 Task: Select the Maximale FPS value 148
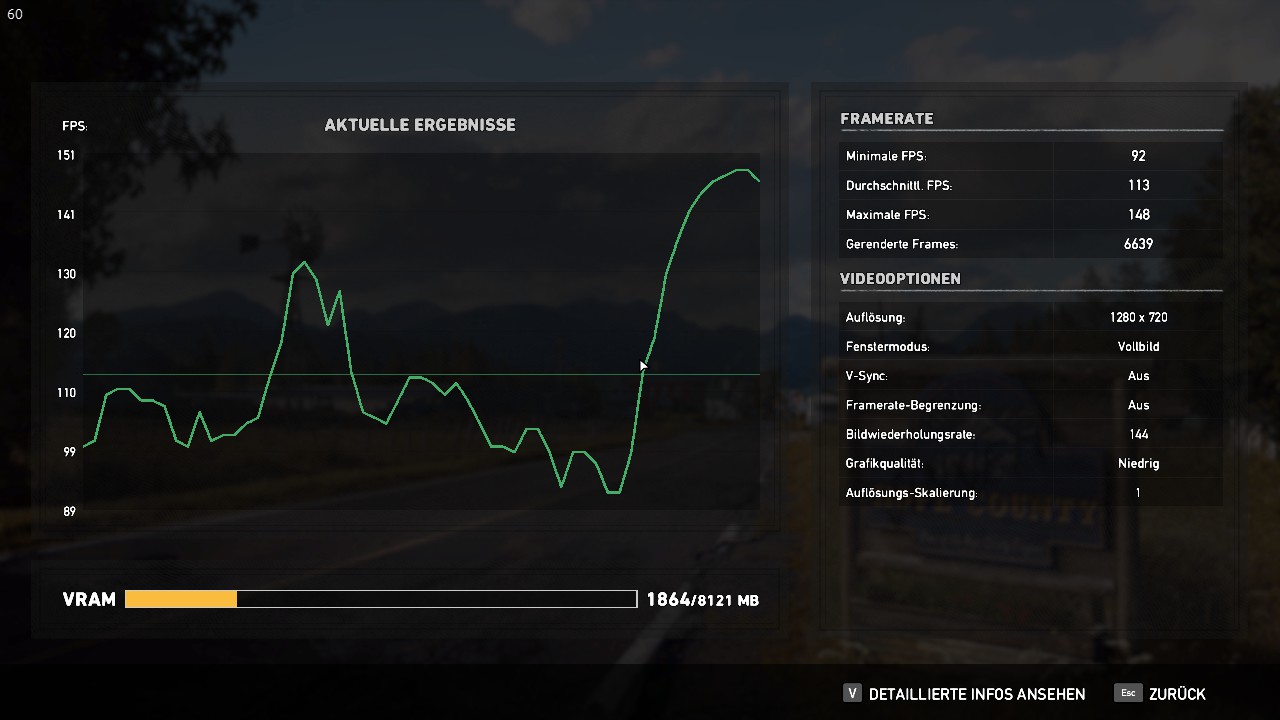coord(1139,214)
